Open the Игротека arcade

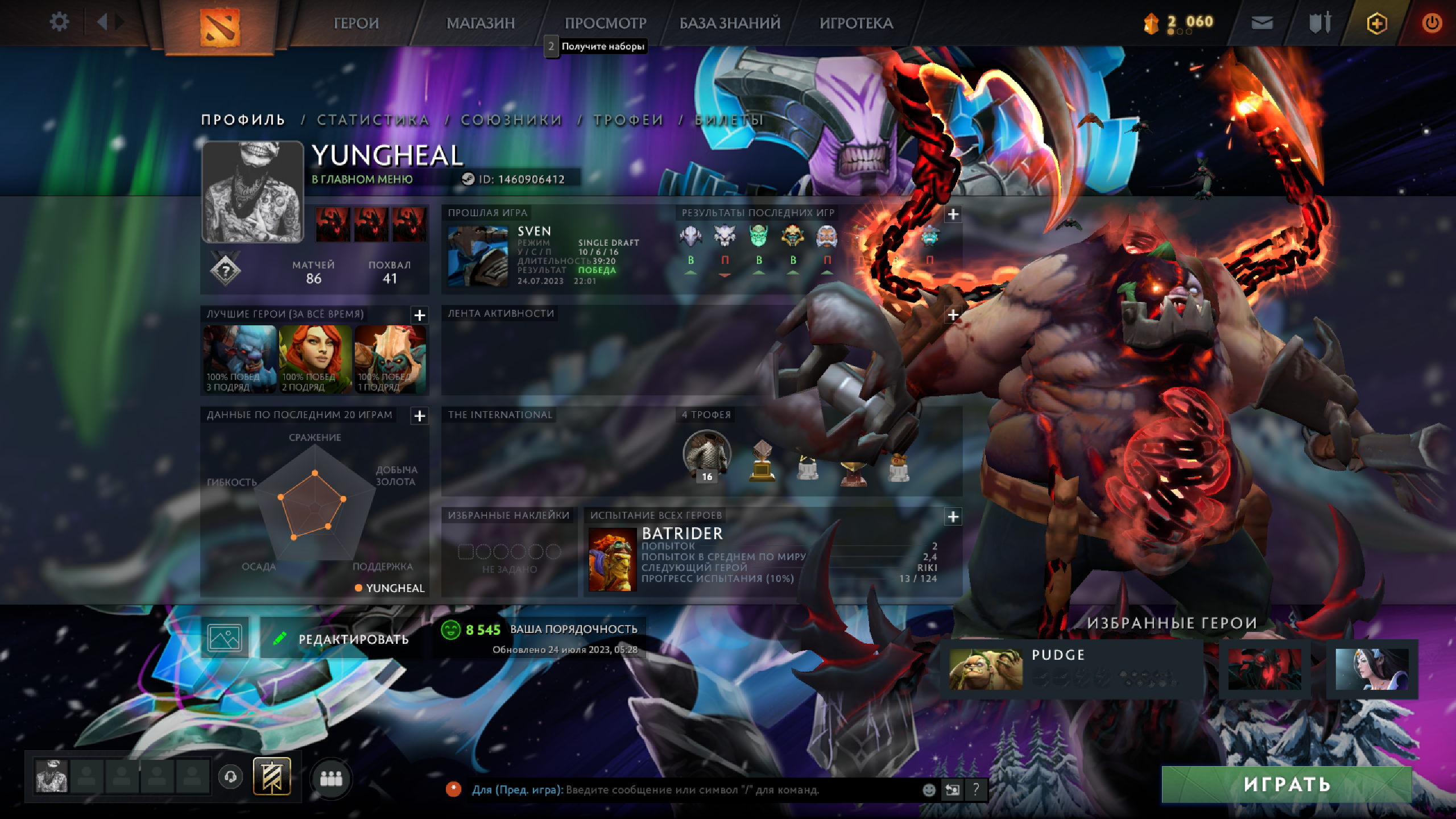click(856, 23)
